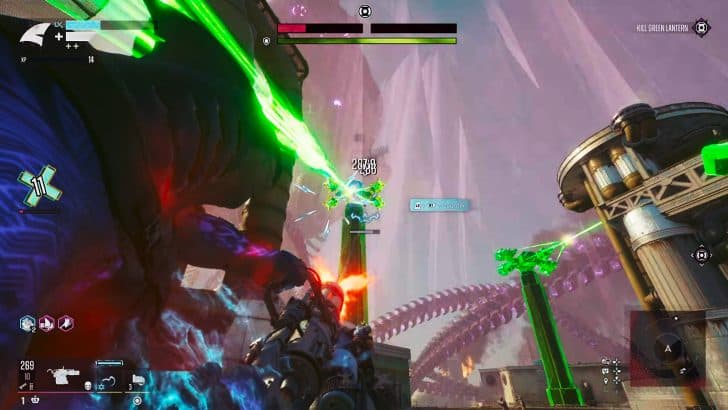This screenshot has width=728, height=410.
Task: Activate the middle pink hexagon ability
Action: 47,323
